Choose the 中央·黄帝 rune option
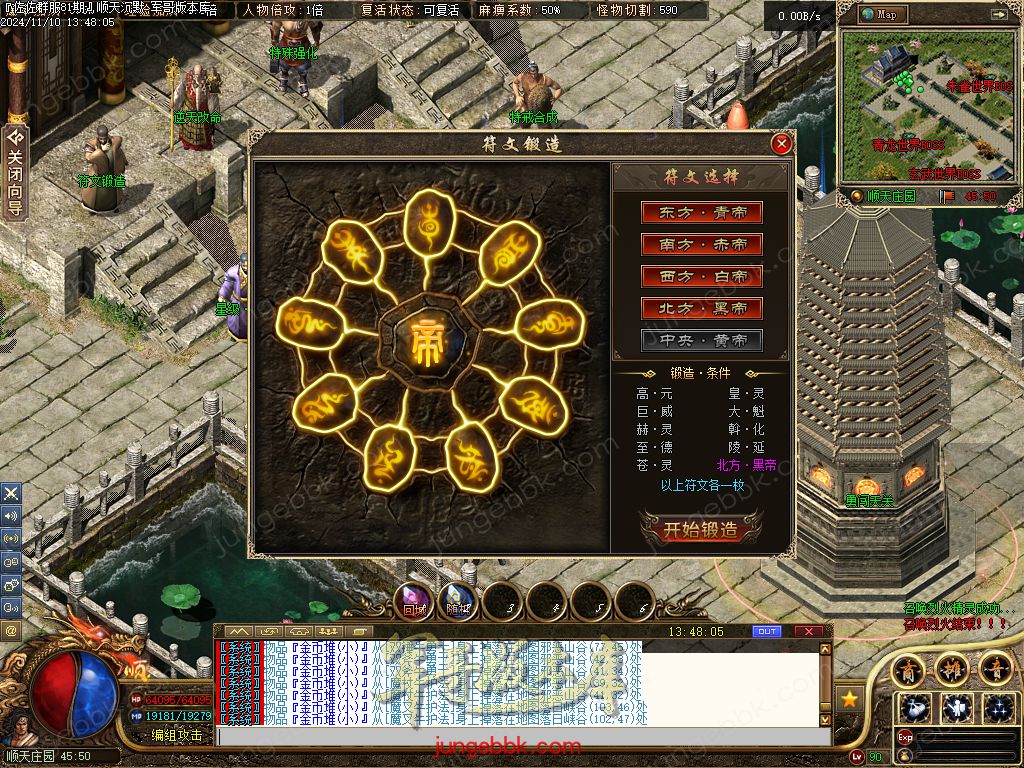 point(702,340)
